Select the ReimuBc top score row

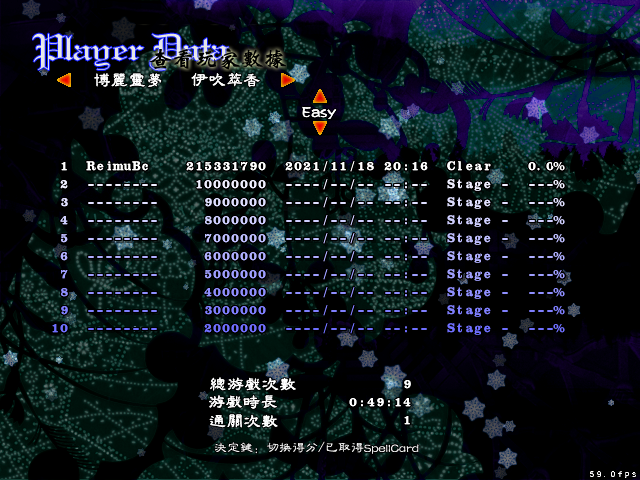point(312,166)
